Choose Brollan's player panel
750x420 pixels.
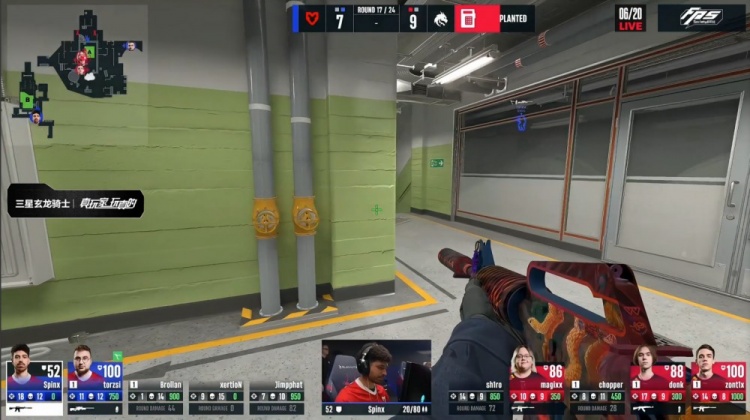click(156, 396)
